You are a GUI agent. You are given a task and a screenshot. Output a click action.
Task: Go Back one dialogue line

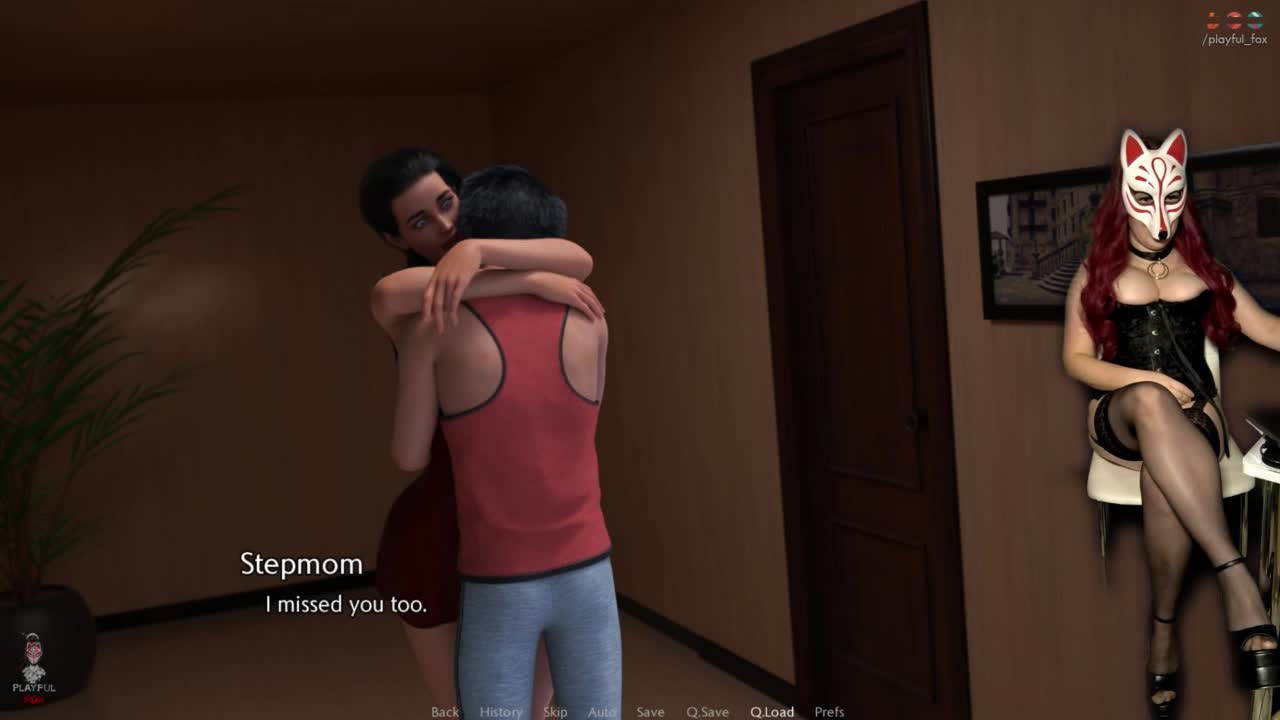445,712
